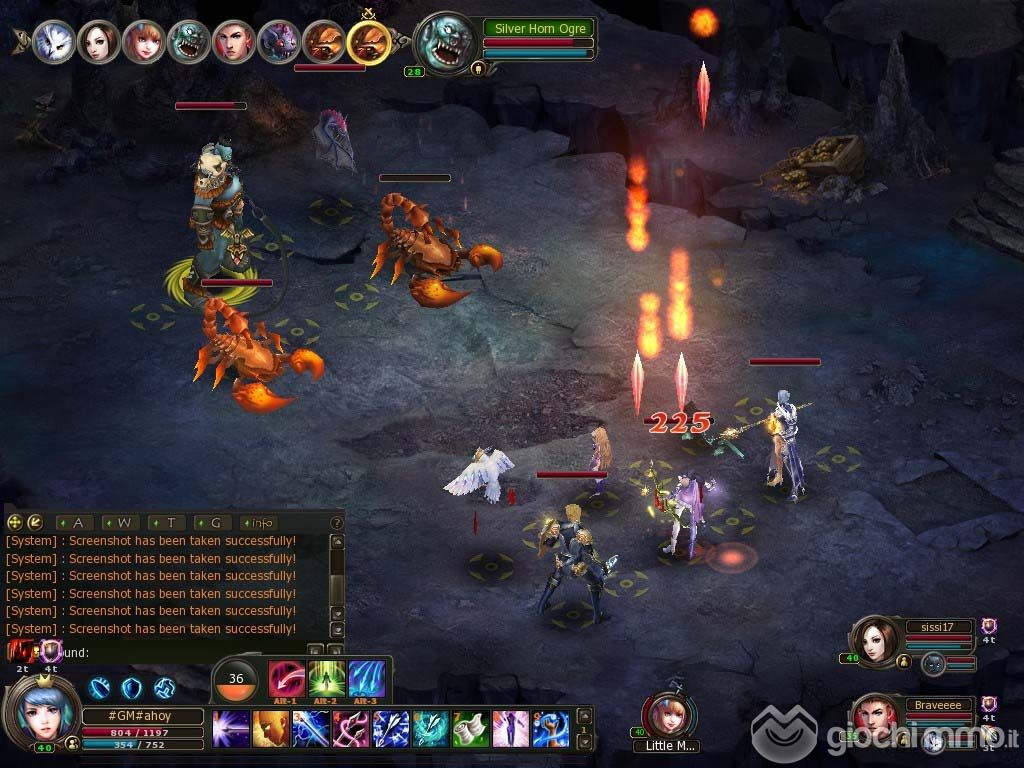Trigger the Alt-3 blue claw skill
Image resolution: width=1024 pixels, height=768 pixels.
366,680
